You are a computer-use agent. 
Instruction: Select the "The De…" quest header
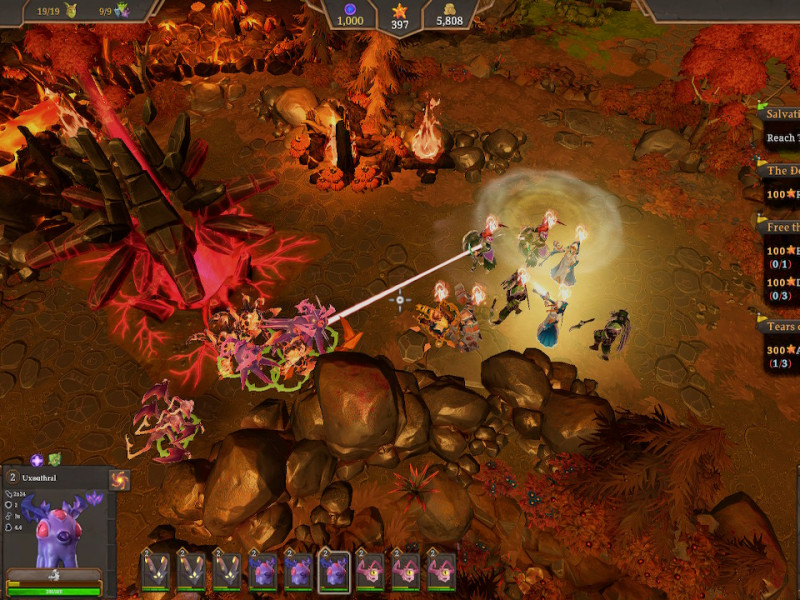point(781,171)
